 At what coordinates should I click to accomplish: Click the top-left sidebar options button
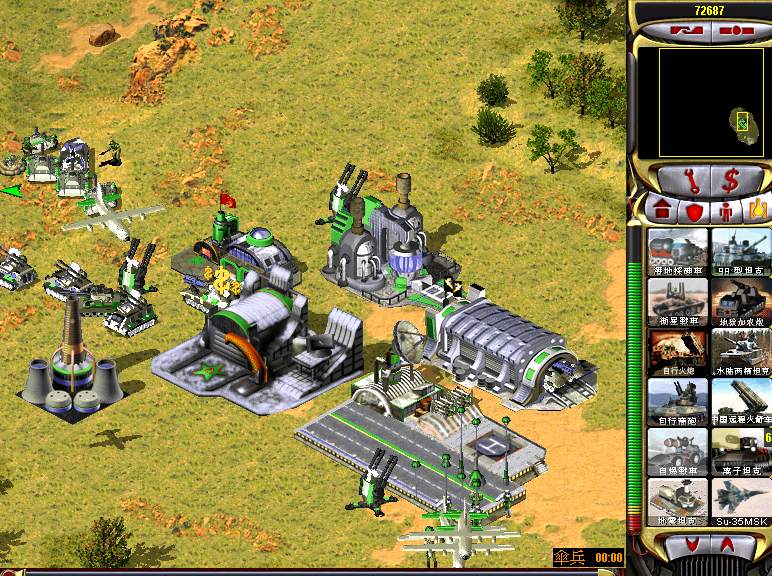[x=679, y=31]
